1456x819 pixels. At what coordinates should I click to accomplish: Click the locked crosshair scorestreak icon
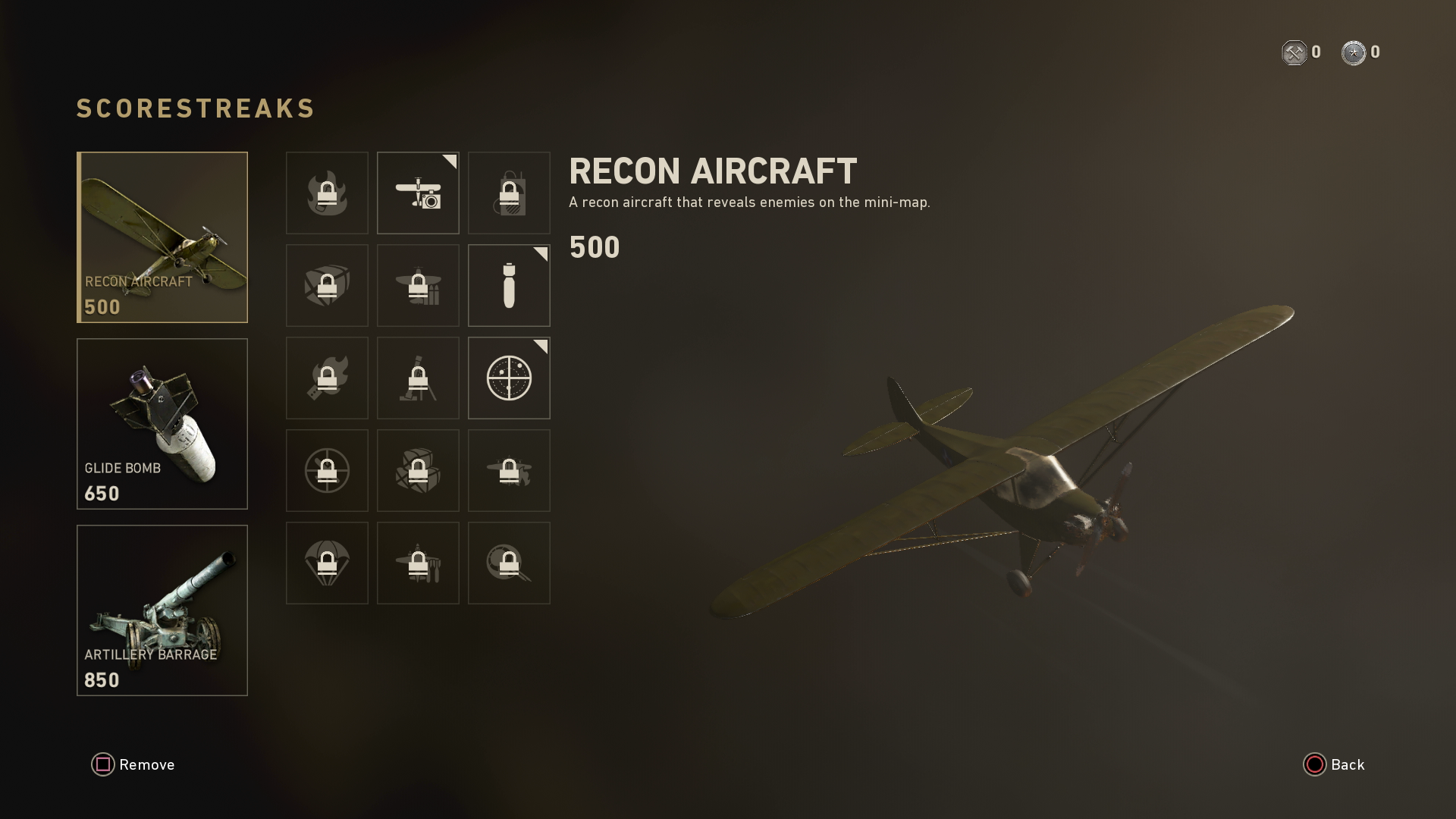327,470
